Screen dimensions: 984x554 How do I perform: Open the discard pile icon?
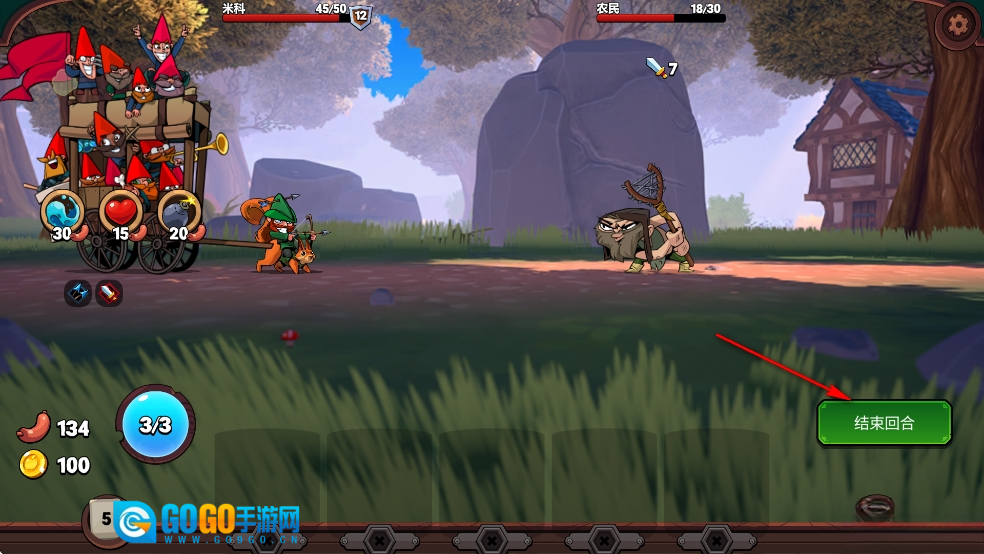875,507
